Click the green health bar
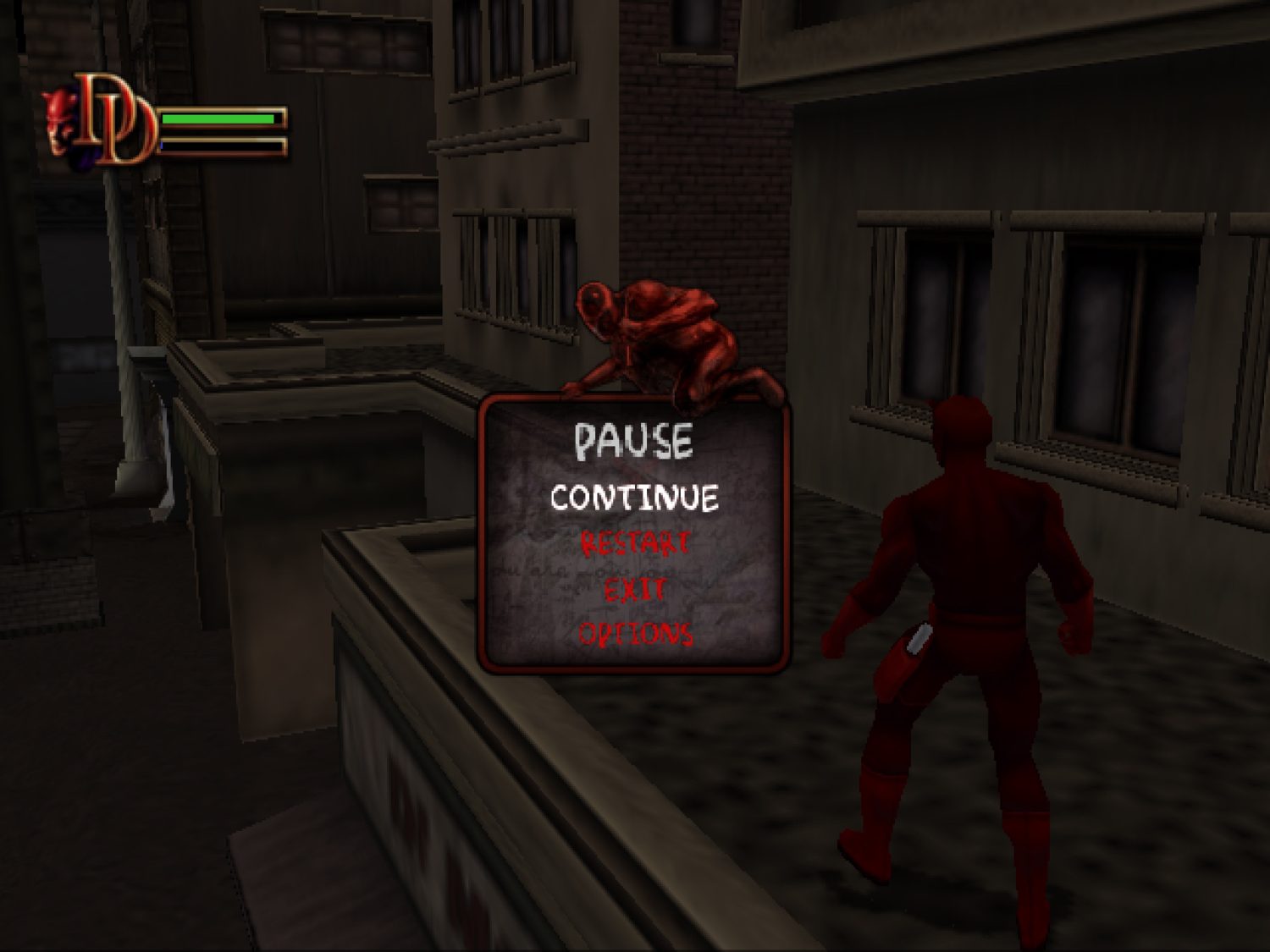Image resolution: width=1270 pixels, height=952 pixels. tap(218, 118)
